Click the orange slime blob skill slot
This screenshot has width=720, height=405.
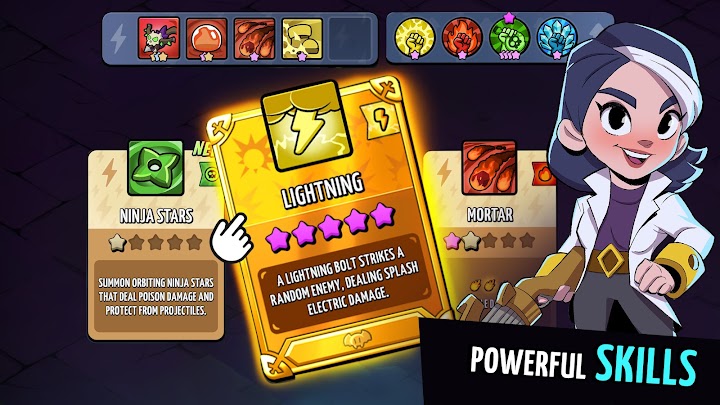[207, 39]
